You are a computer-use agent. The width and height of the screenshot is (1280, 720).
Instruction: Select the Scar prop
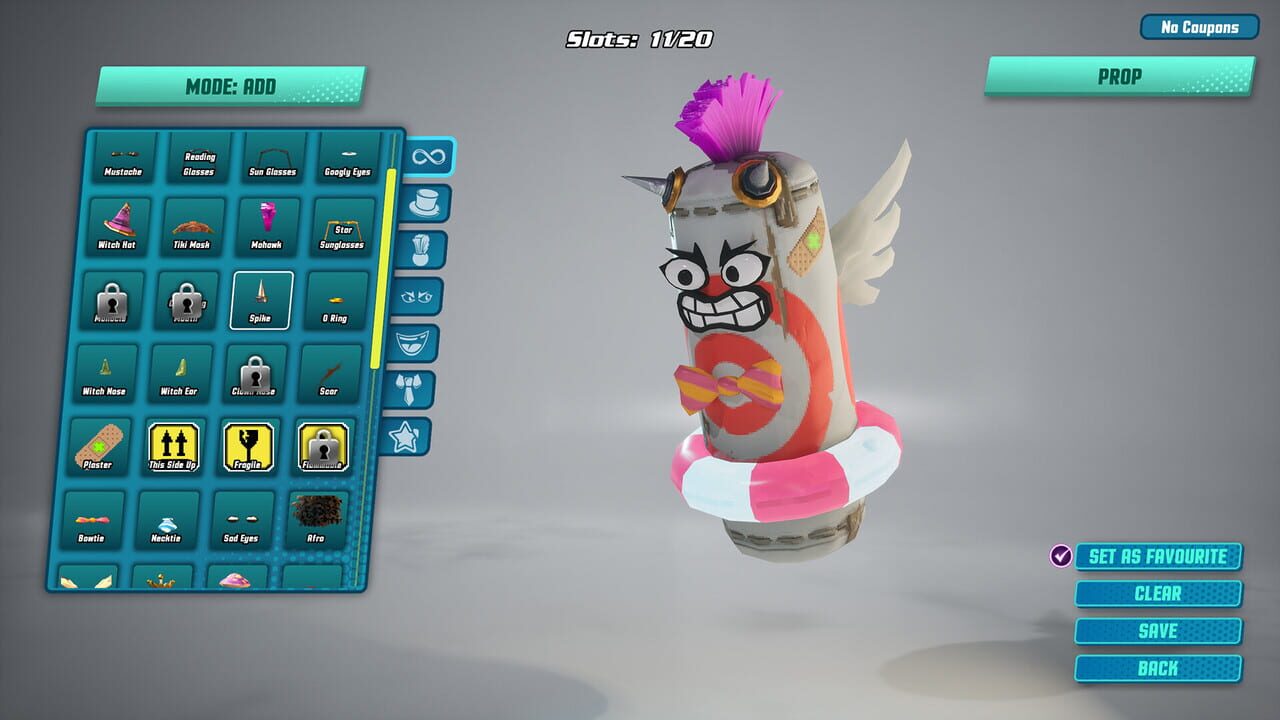pos(330,372)
